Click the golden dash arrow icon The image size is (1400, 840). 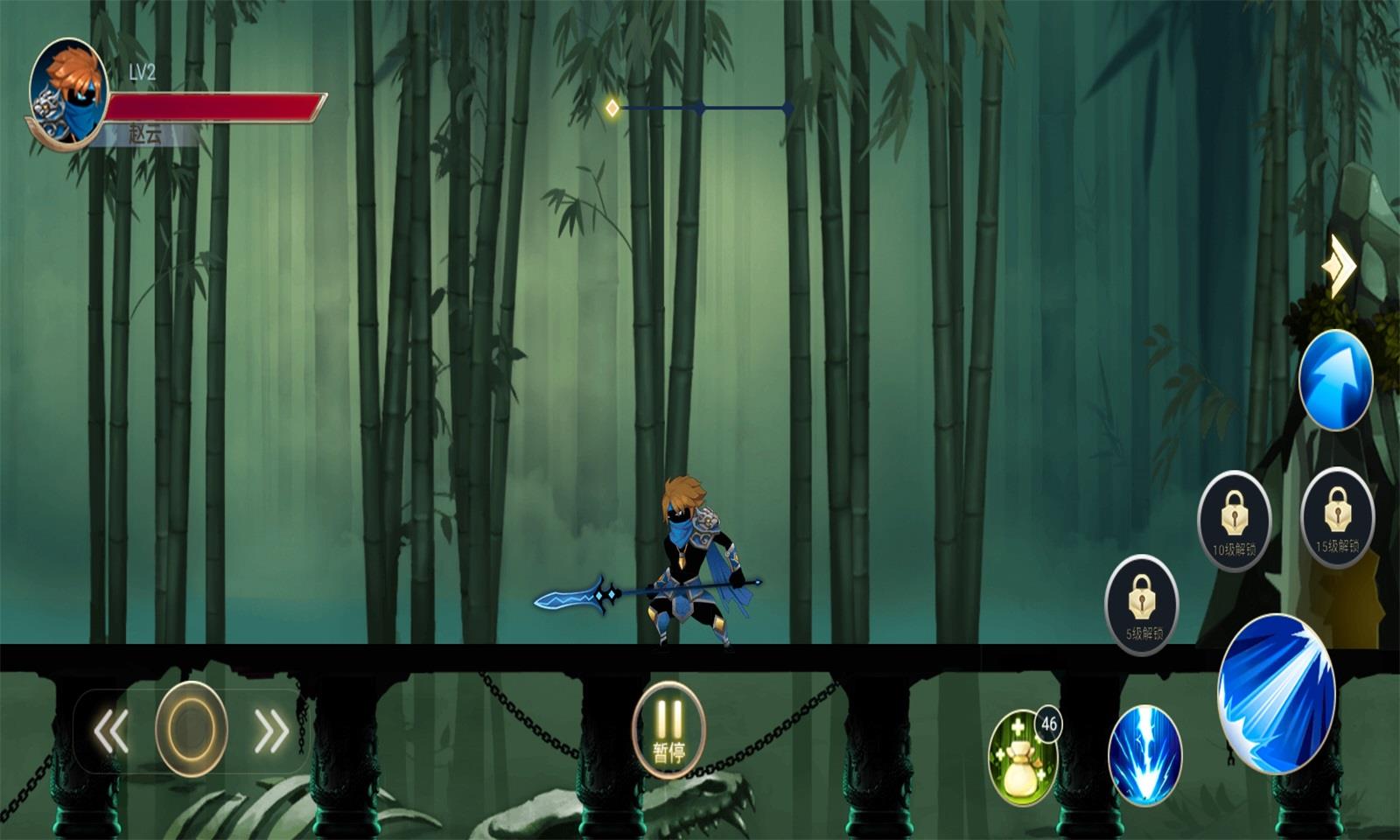1340,266
